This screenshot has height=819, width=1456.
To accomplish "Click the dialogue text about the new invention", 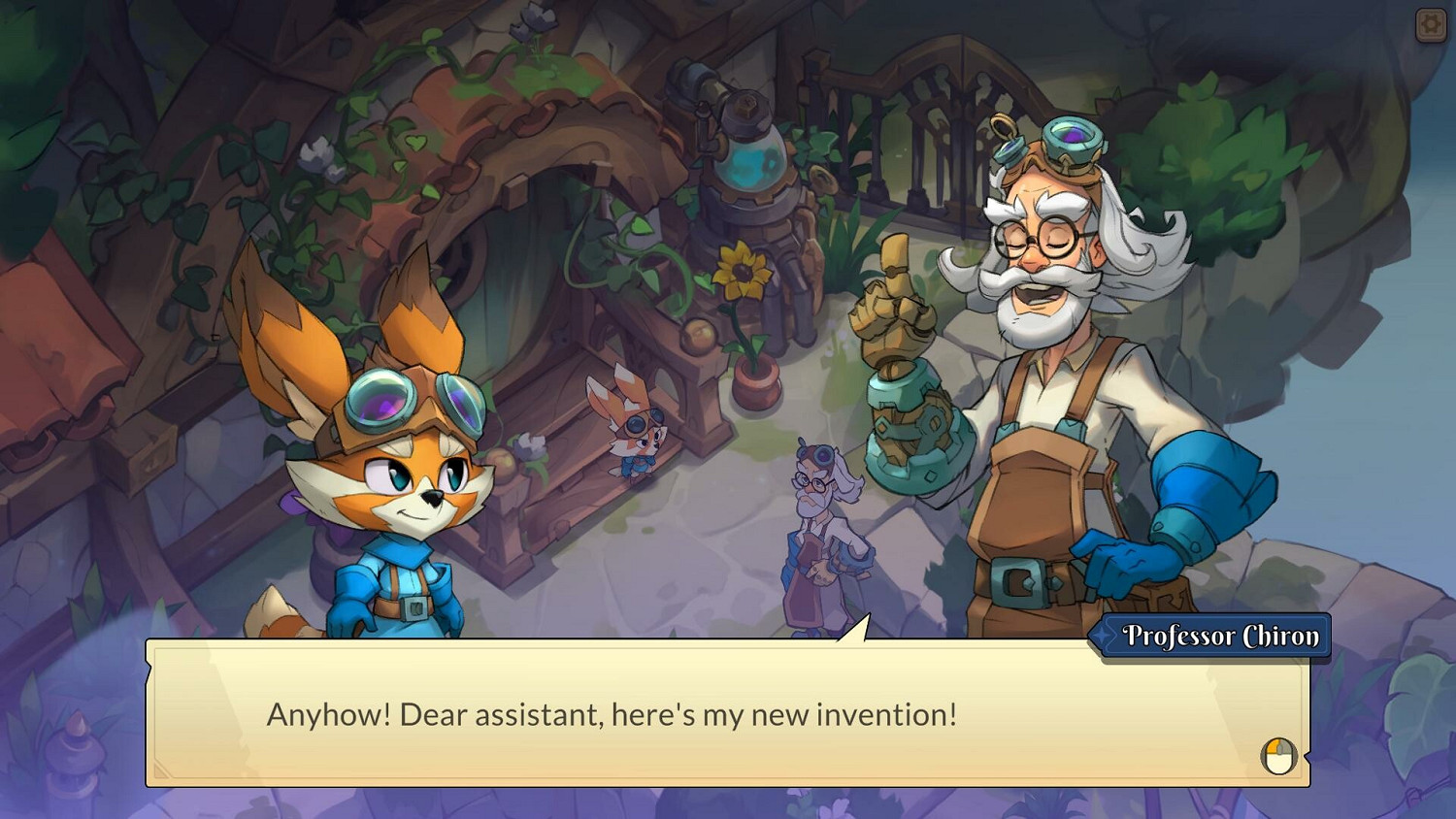I will [610, 715].
